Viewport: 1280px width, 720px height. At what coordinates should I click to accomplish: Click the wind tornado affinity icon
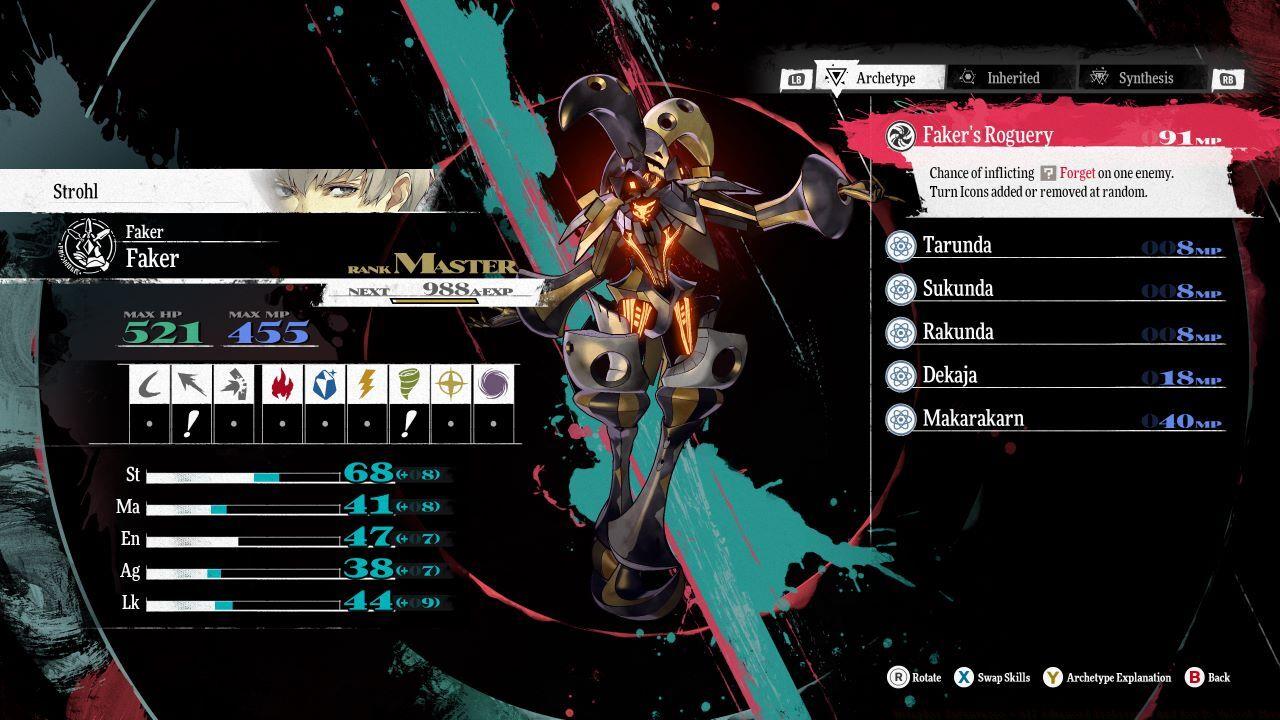pyautogui.click(x=409, y=384)
